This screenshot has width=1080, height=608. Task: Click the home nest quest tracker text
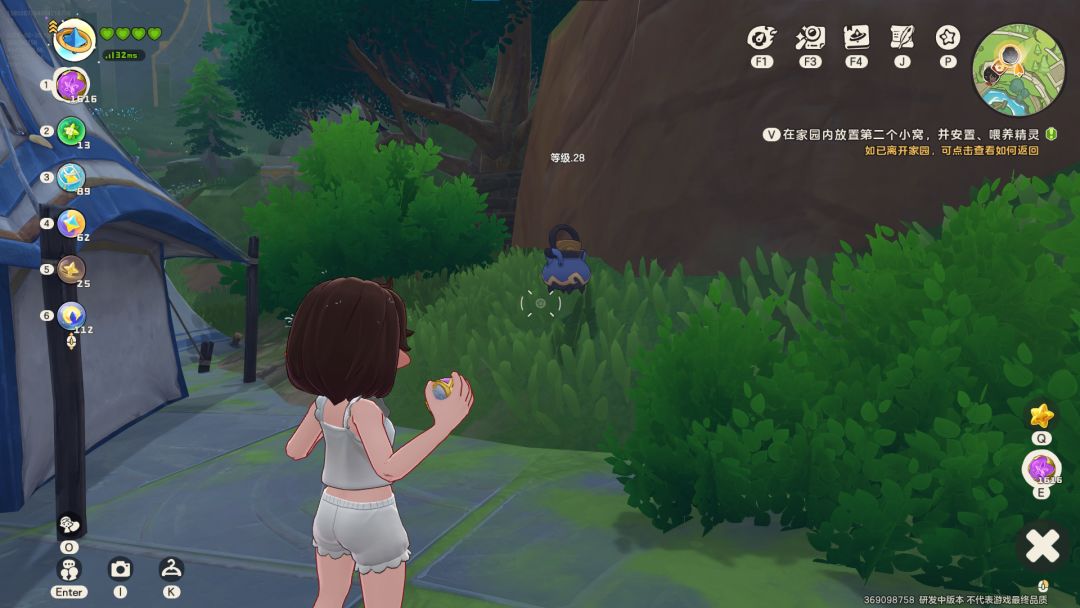(910, 134)
